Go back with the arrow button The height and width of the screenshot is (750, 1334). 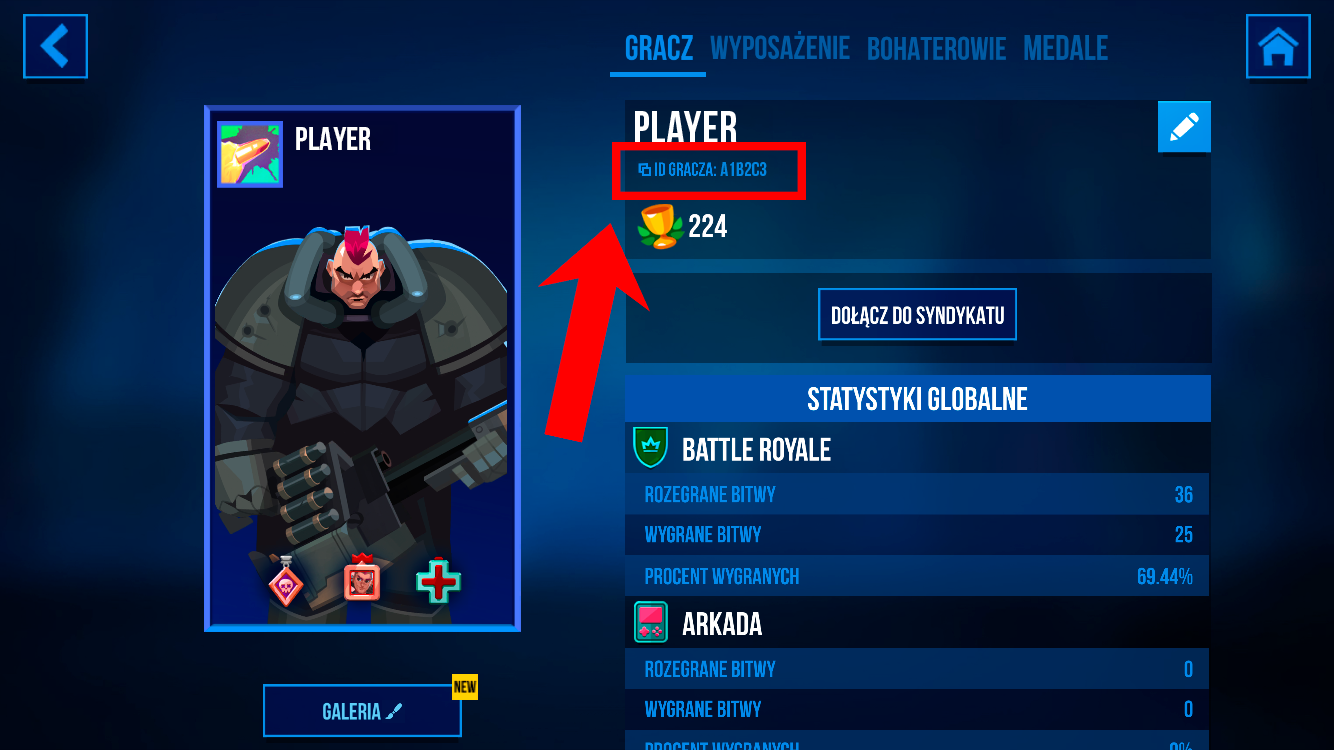pyautogui.click(x=56, y=46)
